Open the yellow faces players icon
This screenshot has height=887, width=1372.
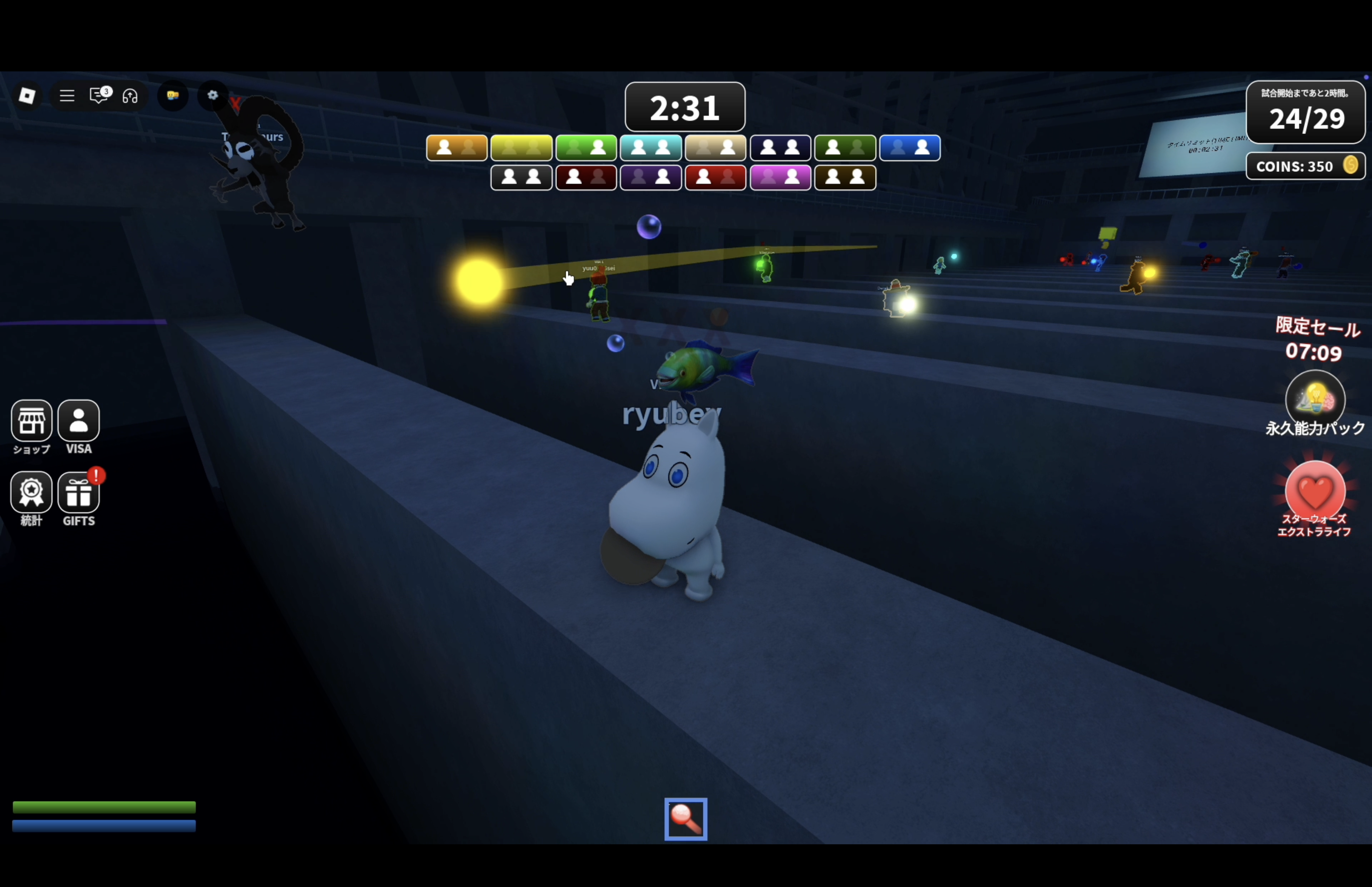pos(173,95)
